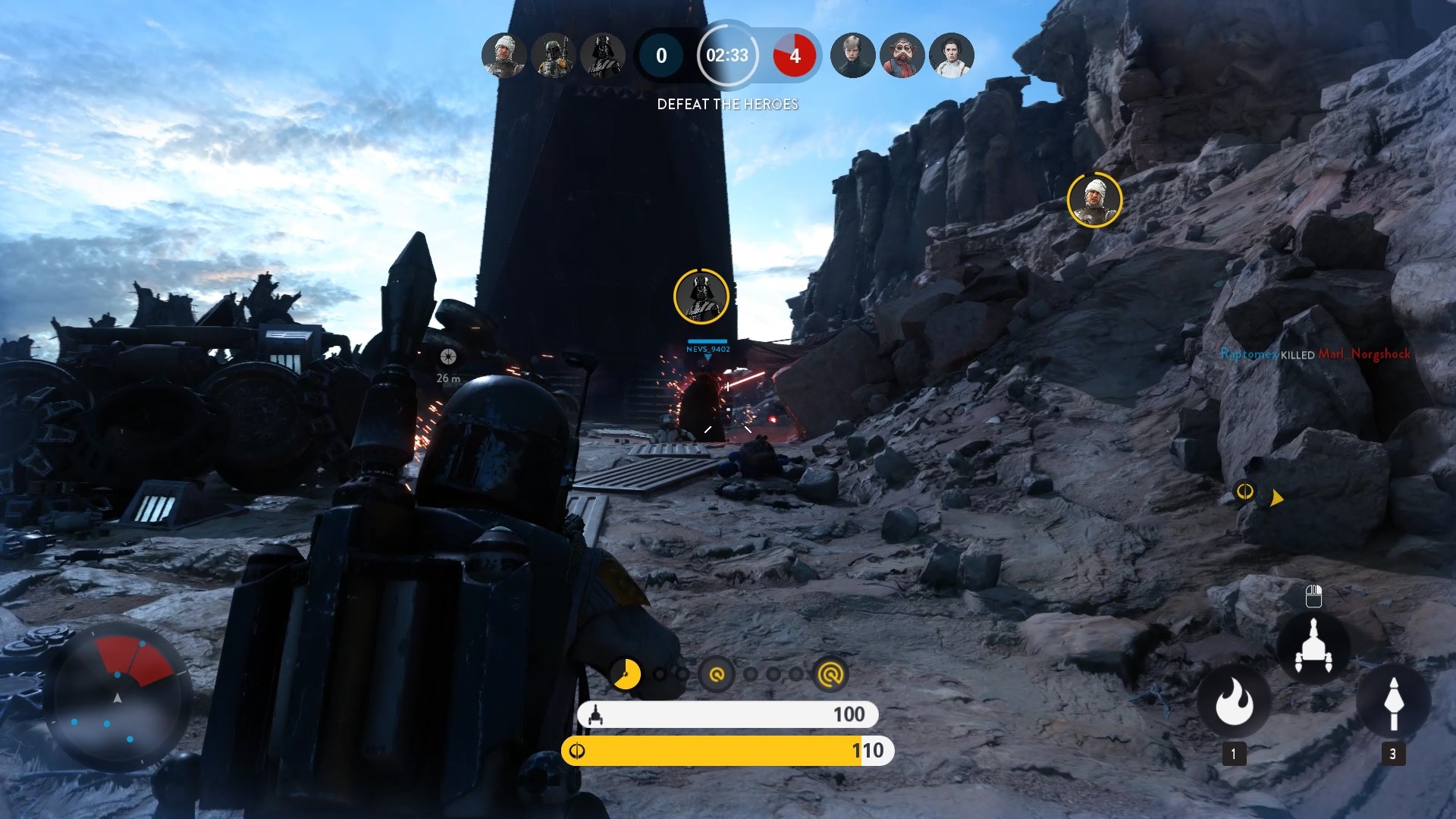Click the DEFEAT THE HEROES objective text

click(727, 104)
